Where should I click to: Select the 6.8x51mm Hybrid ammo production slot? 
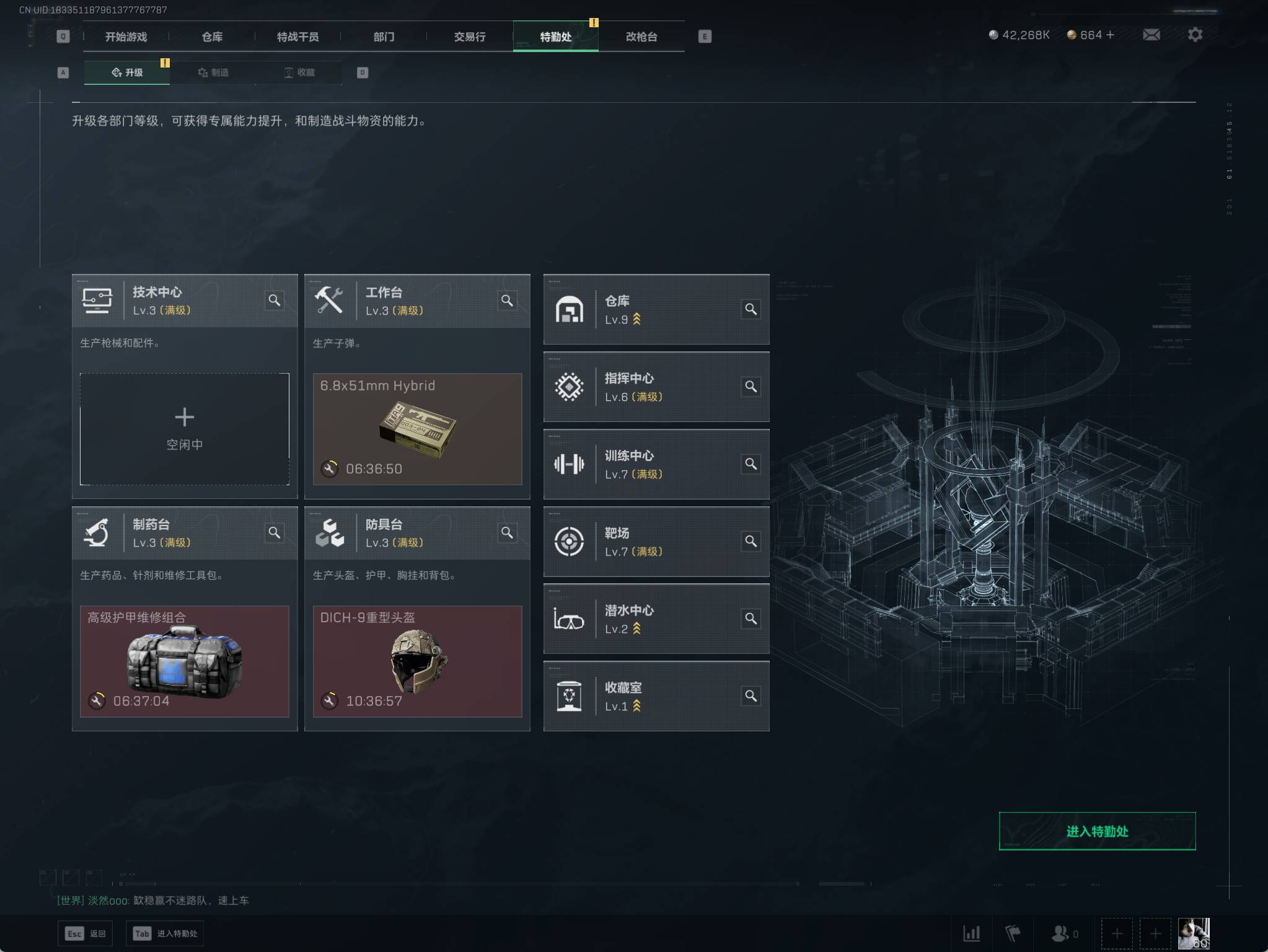(417, 428)
